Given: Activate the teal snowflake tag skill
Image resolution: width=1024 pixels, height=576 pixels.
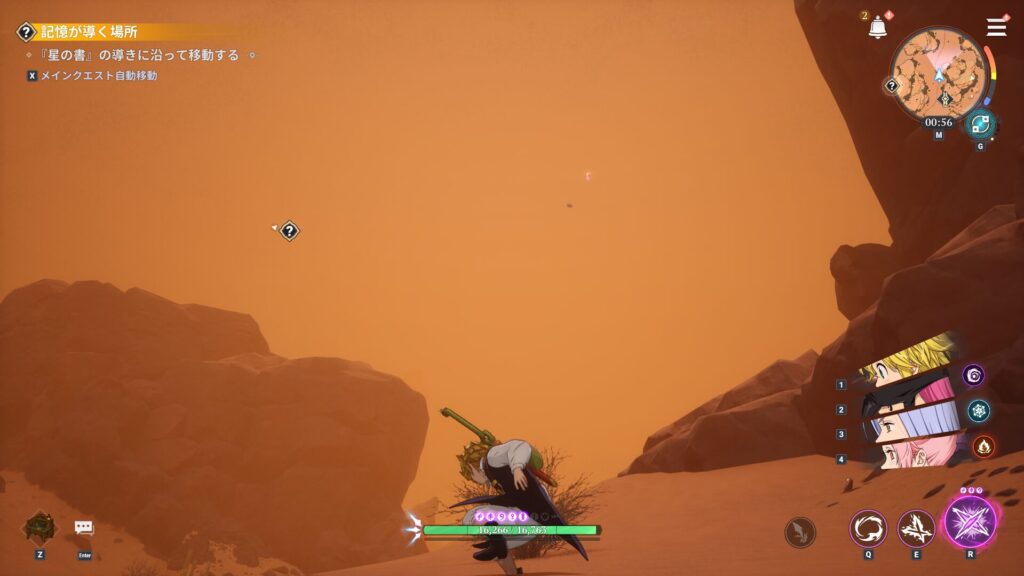Looking at the screenshot, I should [x=979, y=410].
